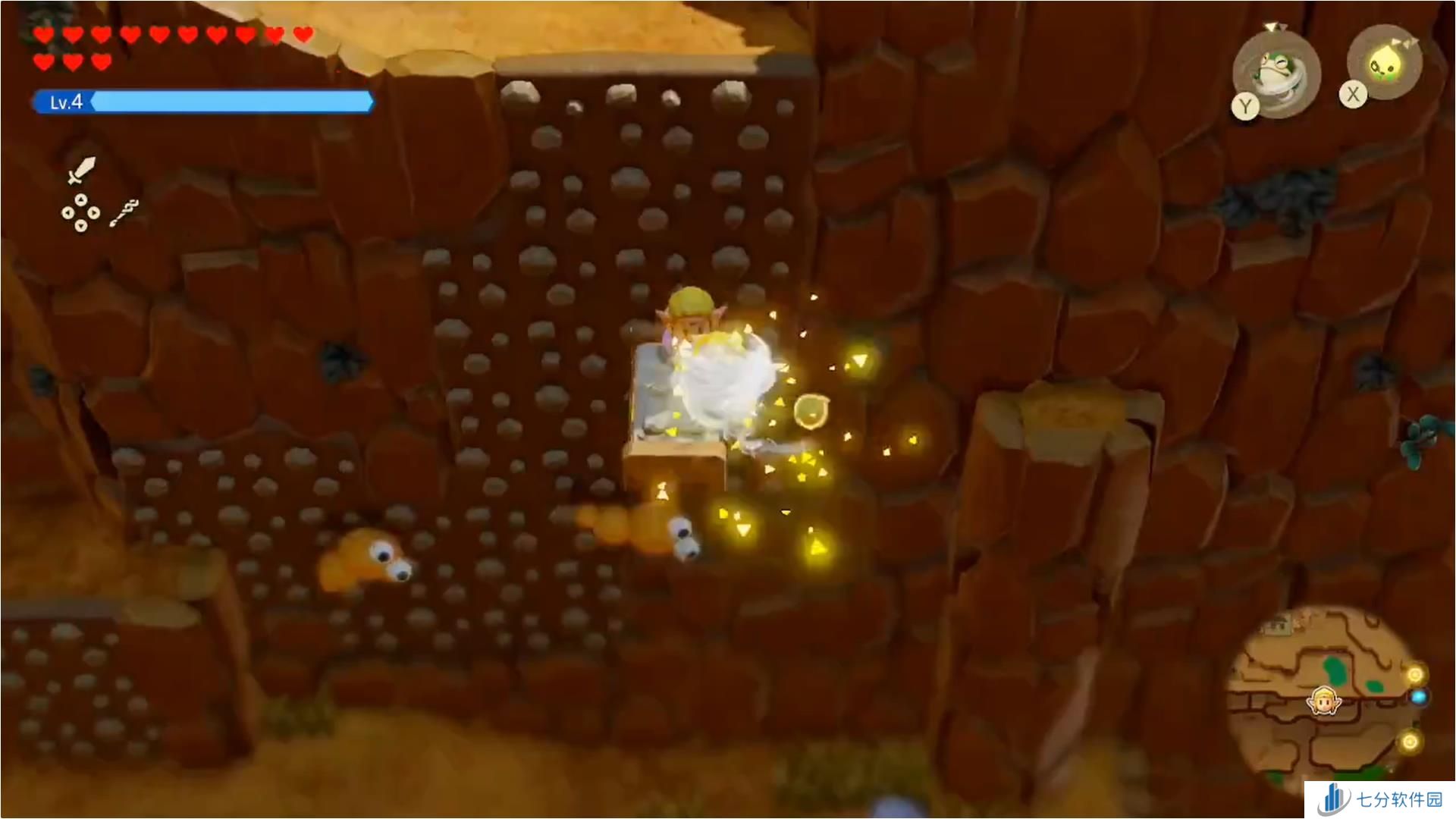Screen dimensions: 1456x819
Task: Select the blue waypoint marker on the minimap
Action: click(1418, 696)
